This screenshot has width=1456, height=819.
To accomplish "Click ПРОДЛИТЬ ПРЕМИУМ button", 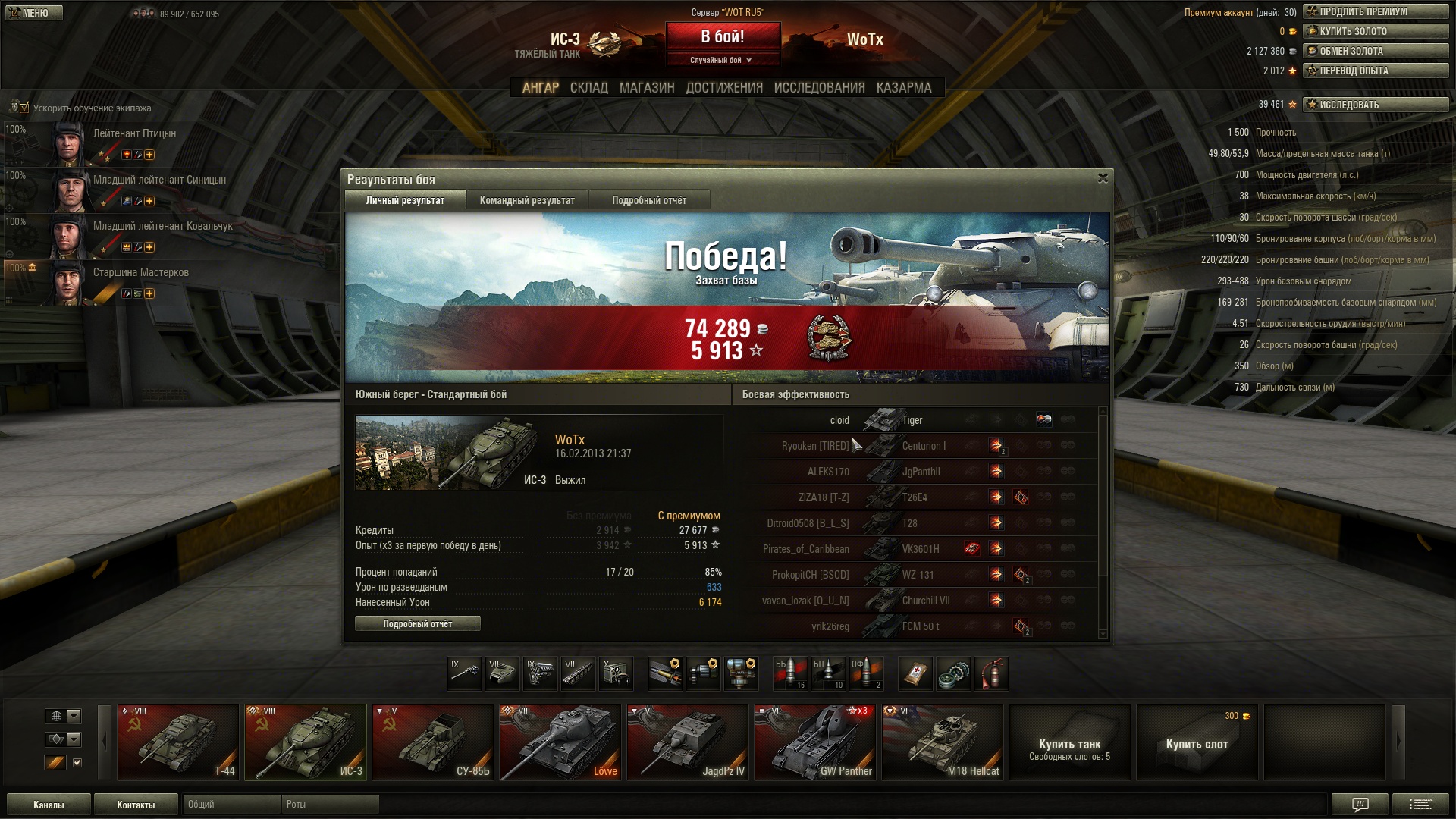I will tap(1376, 11).
